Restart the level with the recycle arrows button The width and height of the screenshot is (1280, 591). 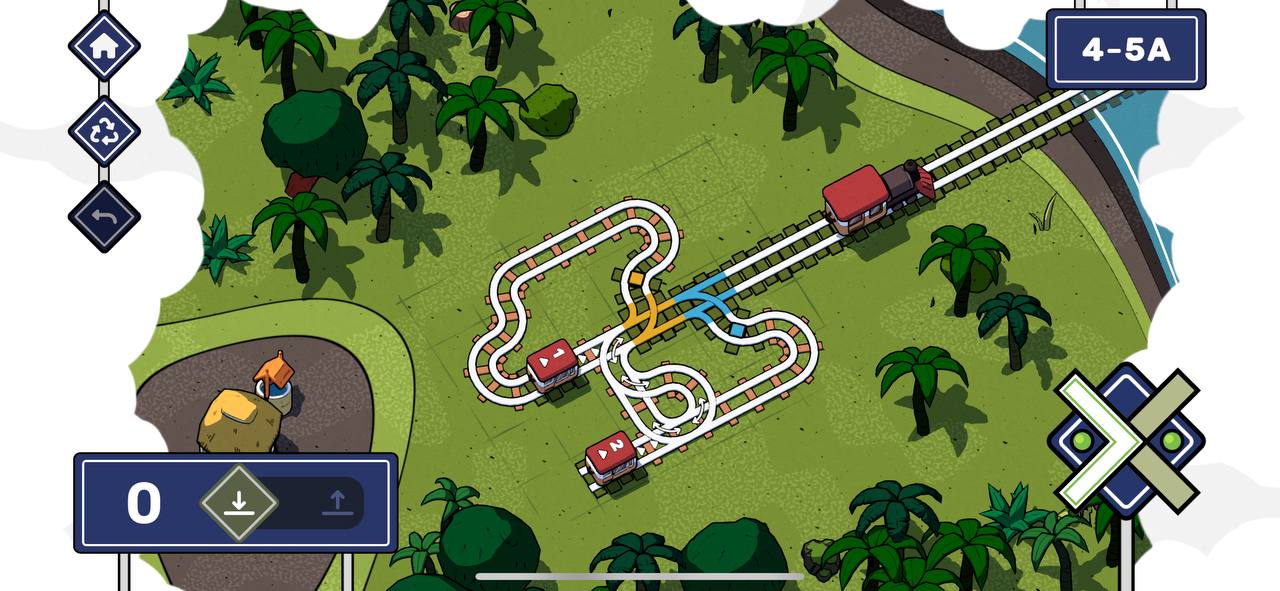click(x=104, y=131)
